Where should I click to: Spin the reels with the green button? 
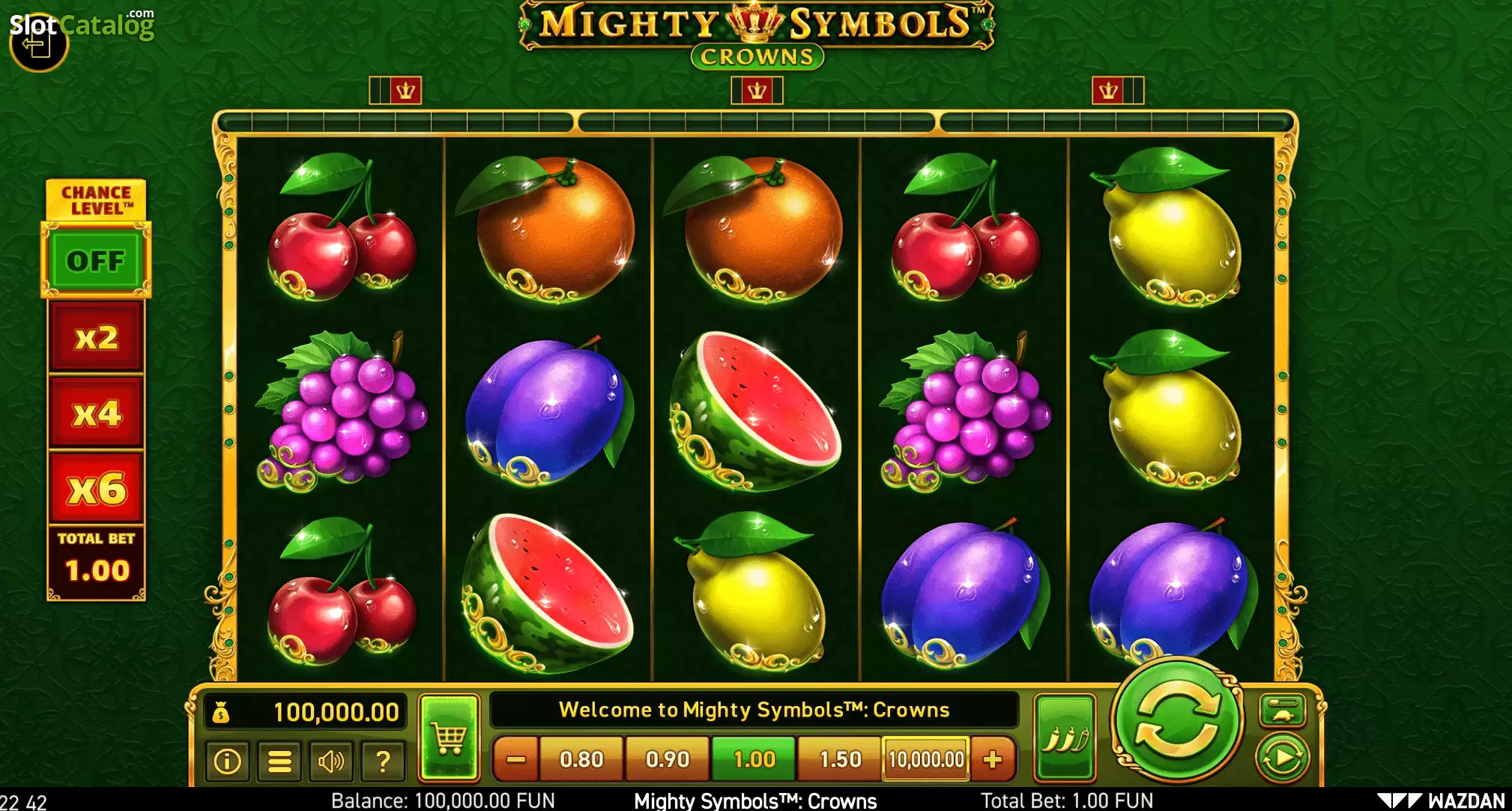(1177, 720)
